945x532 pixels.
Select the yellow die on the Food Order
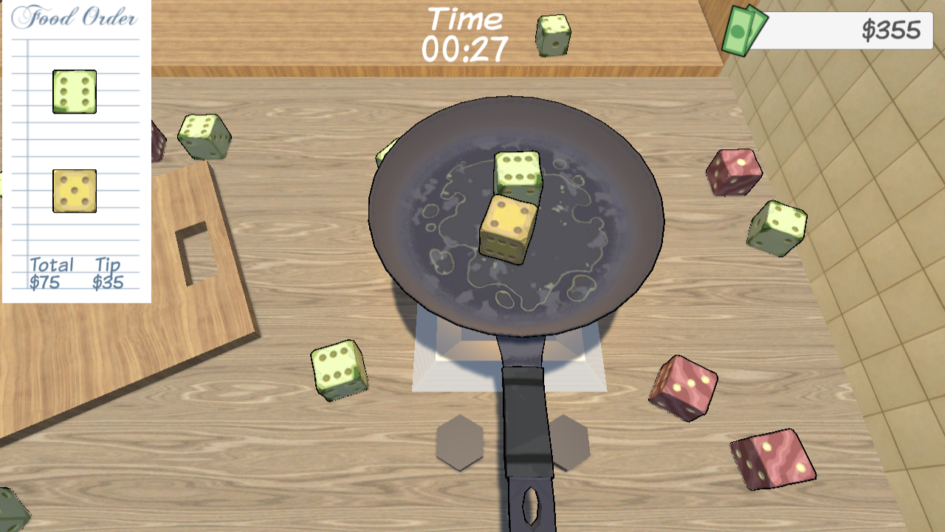[x=74, y=191]
